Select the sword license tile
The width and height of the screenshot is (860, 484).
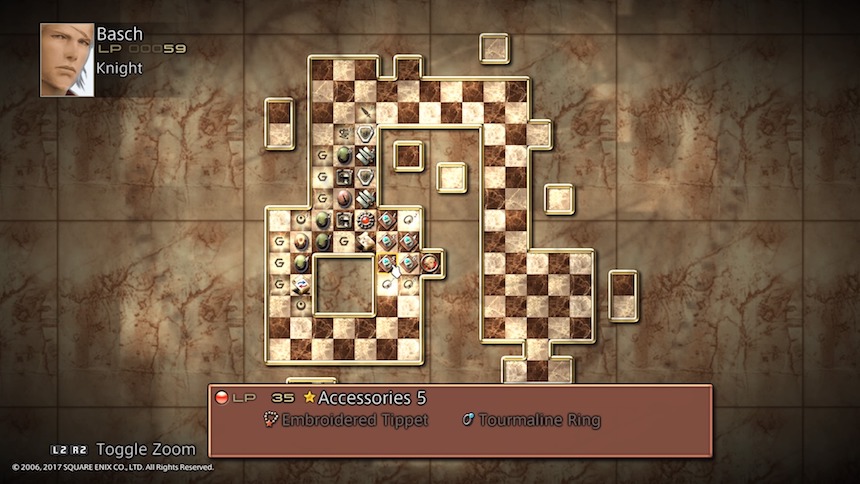coord(366,112)
